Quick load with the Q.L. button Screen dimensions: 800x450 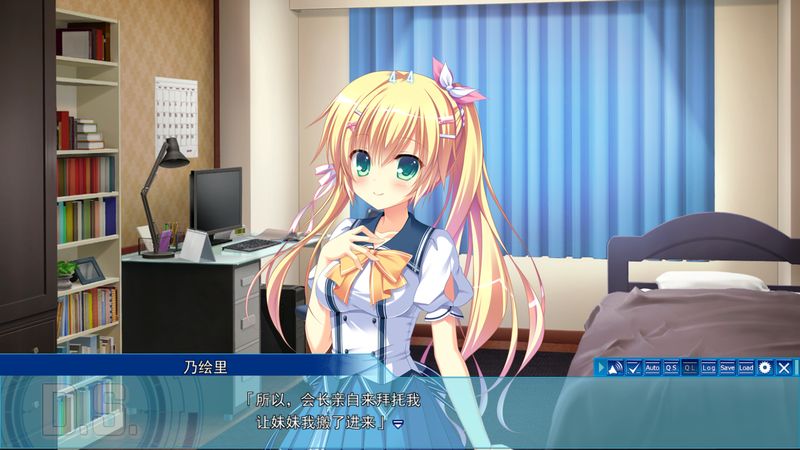tap(690, 367)
